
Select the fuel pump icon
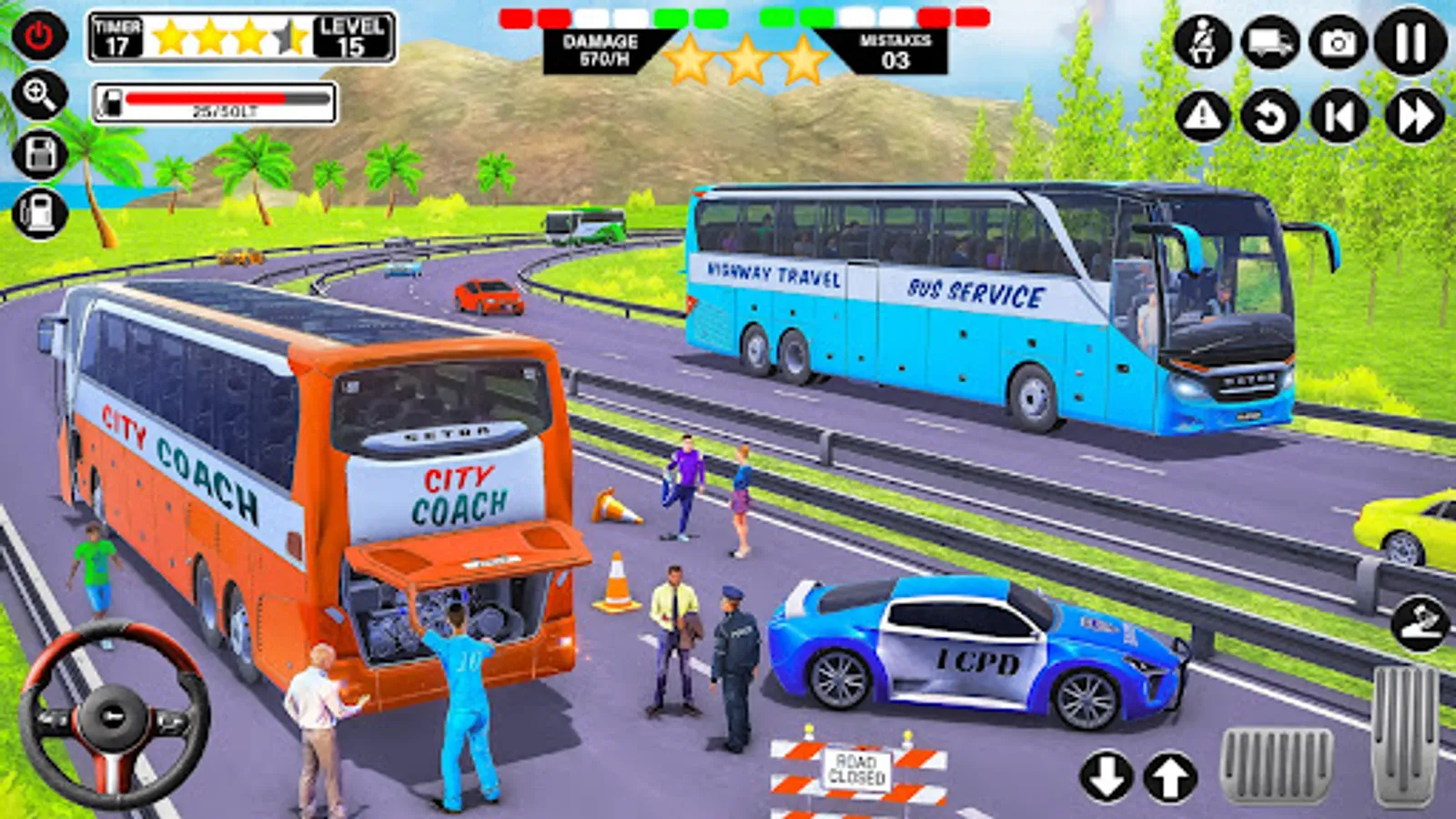pyautogui.click(x=39, y=213)
